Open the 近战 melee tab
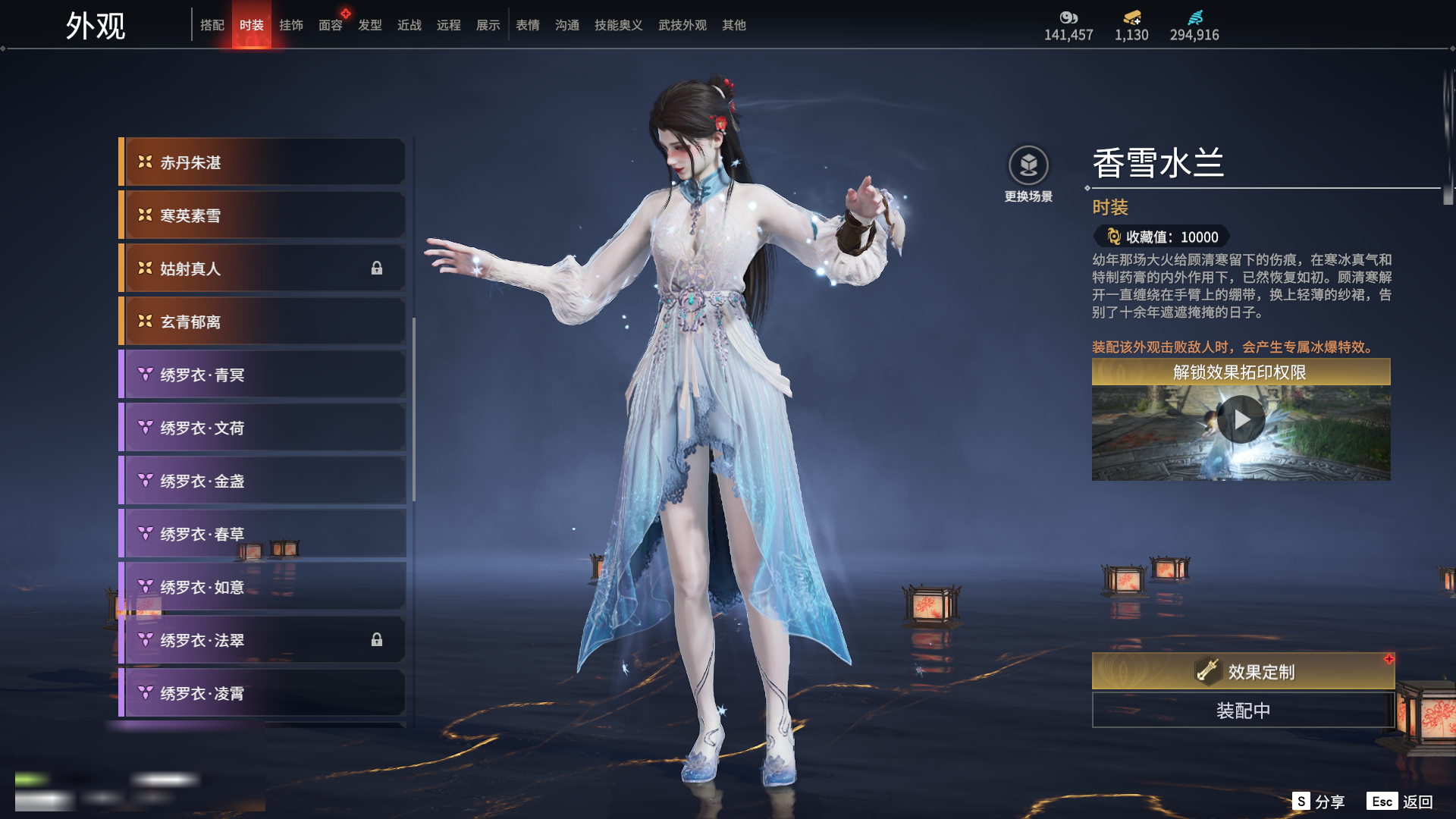The height and width of the screenshot is (819, 1456). (x=409, y=25)
